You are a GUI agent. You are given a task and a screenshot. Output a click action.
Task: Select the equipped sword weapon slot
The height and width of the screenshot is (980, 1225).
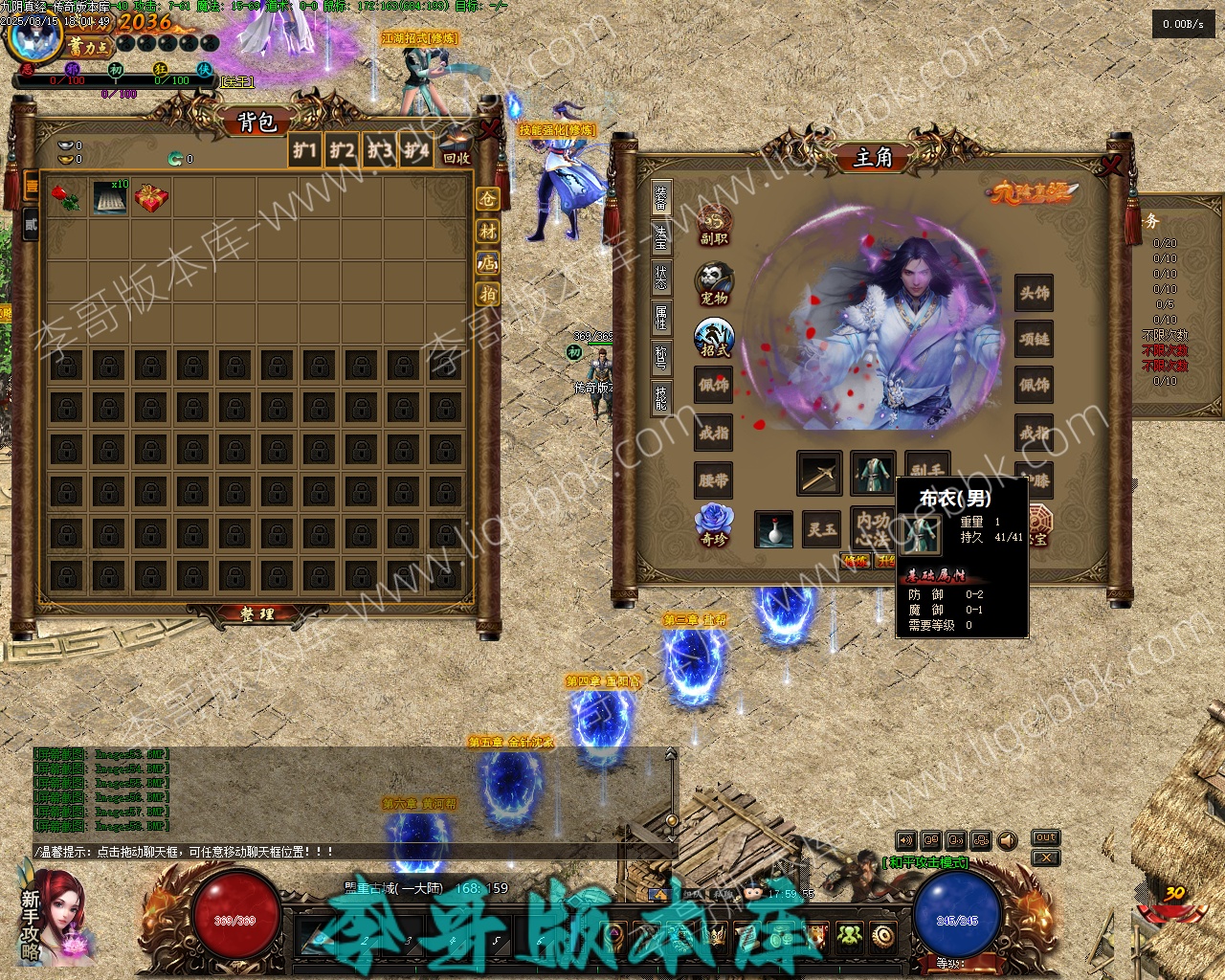(x=819, y=474)
